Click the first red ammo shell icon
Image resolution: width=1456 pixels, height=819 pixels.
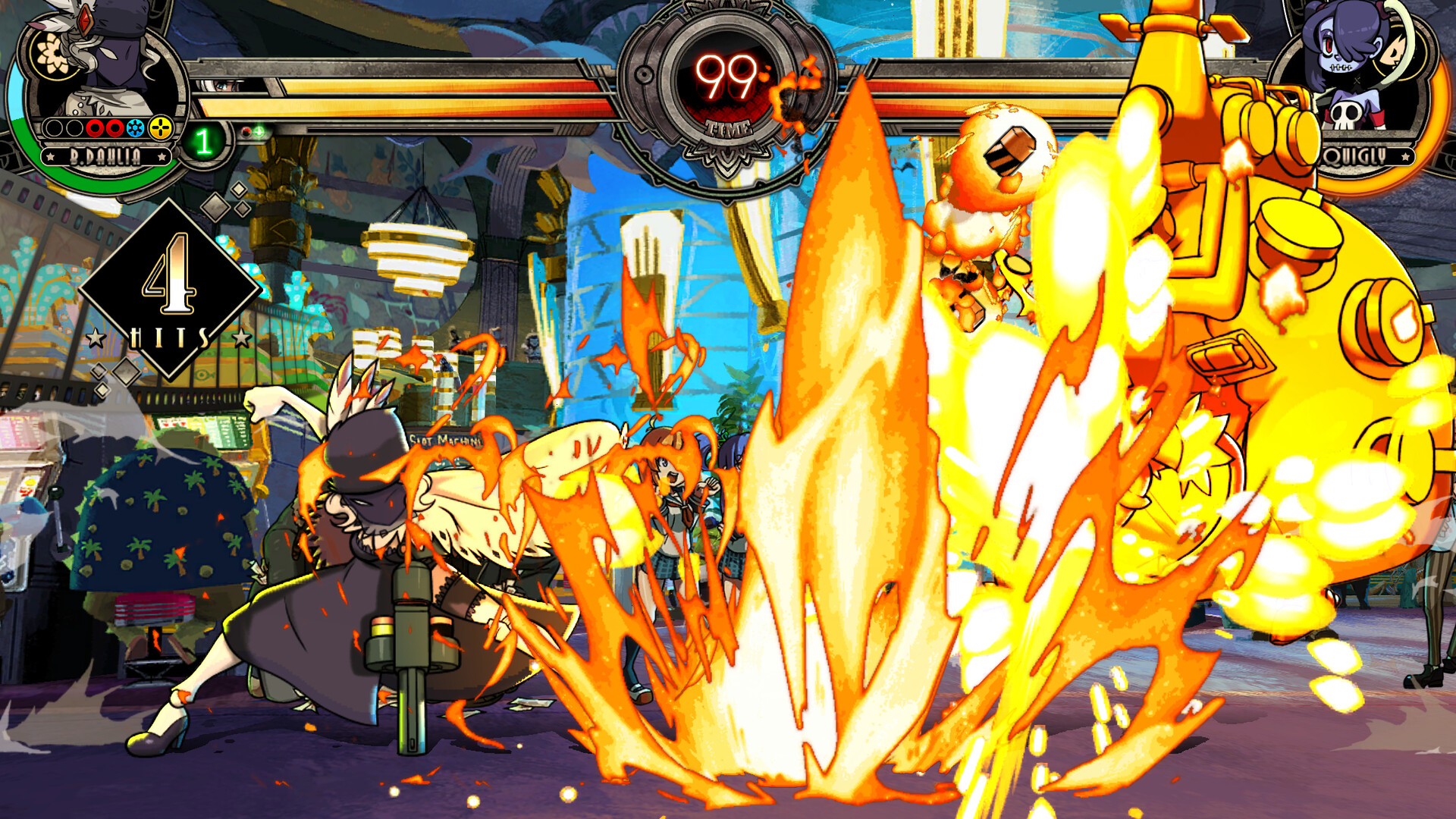coord(95,127)
